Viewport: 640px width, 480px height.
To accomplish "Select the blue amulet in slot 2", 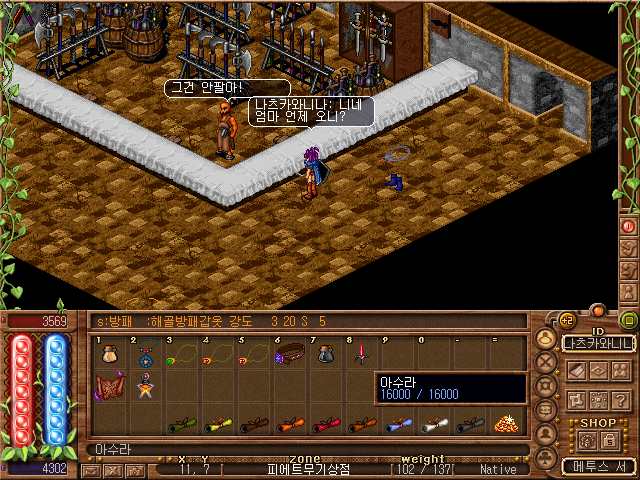I will click(146, 354).
